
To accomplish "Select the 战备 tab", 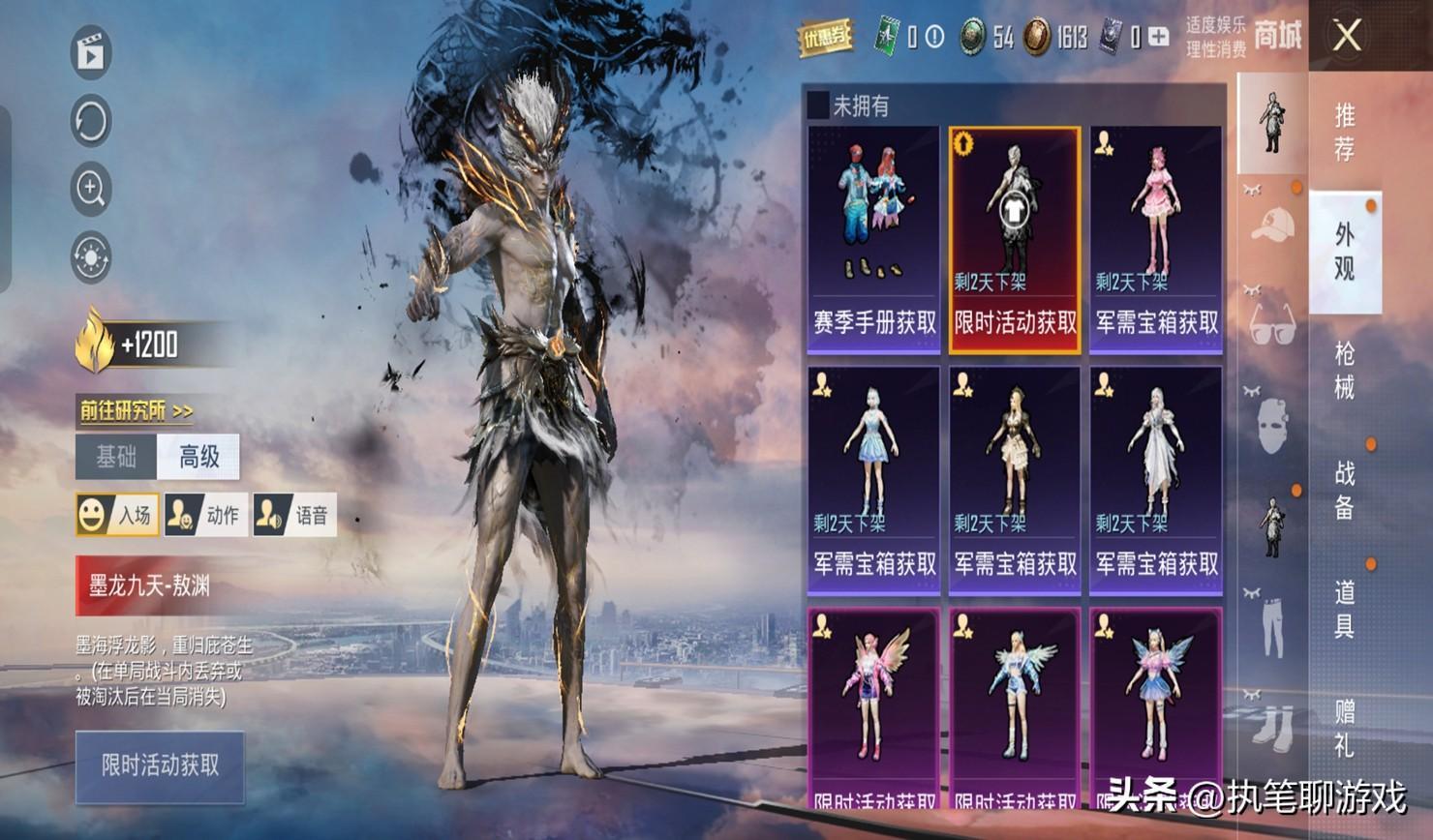I will click(x=1345, y=490).
